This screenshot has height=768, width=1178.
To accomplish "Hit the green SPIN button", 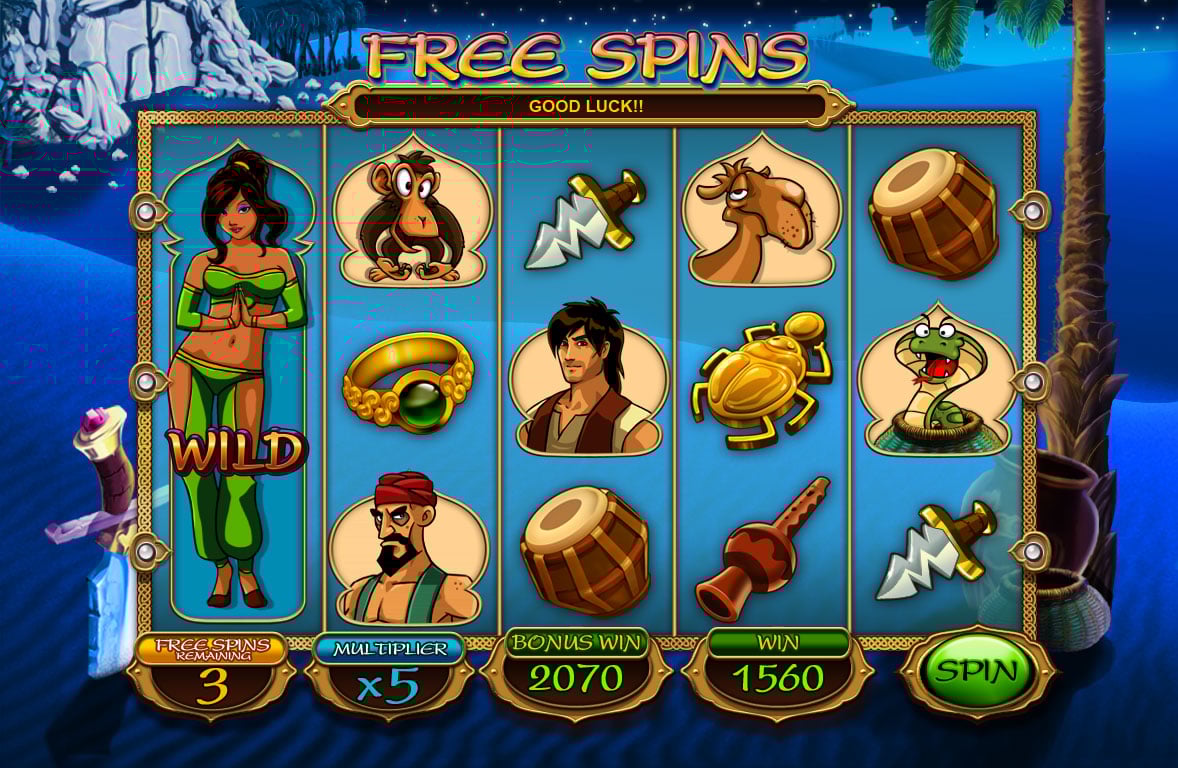I will pyautogui.click(x=975, y=671).
